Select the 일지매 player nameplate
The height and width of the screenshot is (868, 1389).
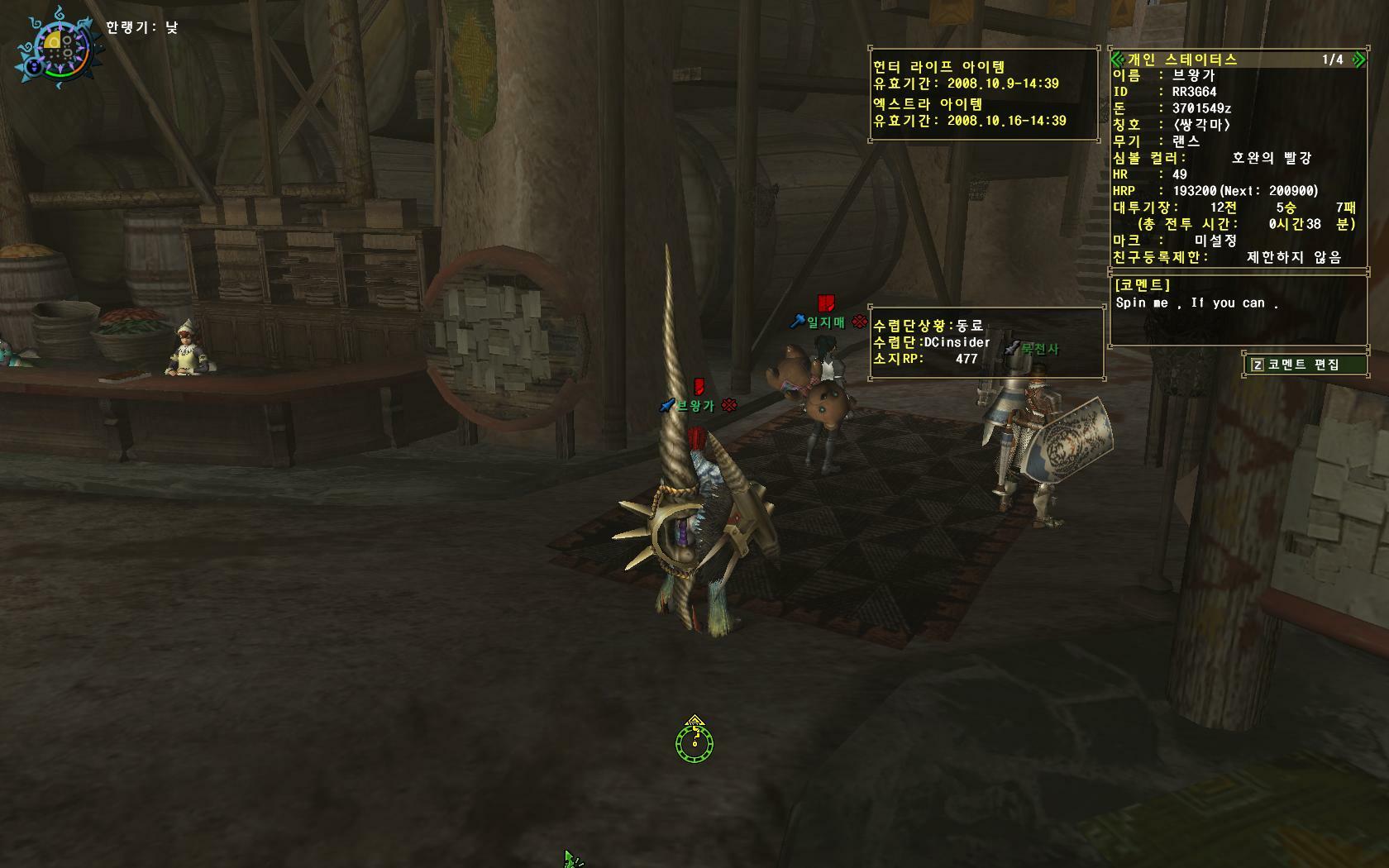[x=825, y=322]
